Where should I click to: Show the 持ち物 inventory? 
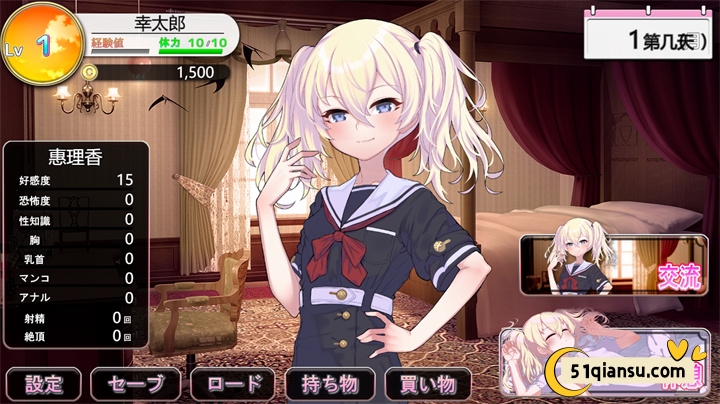(330, 383)
